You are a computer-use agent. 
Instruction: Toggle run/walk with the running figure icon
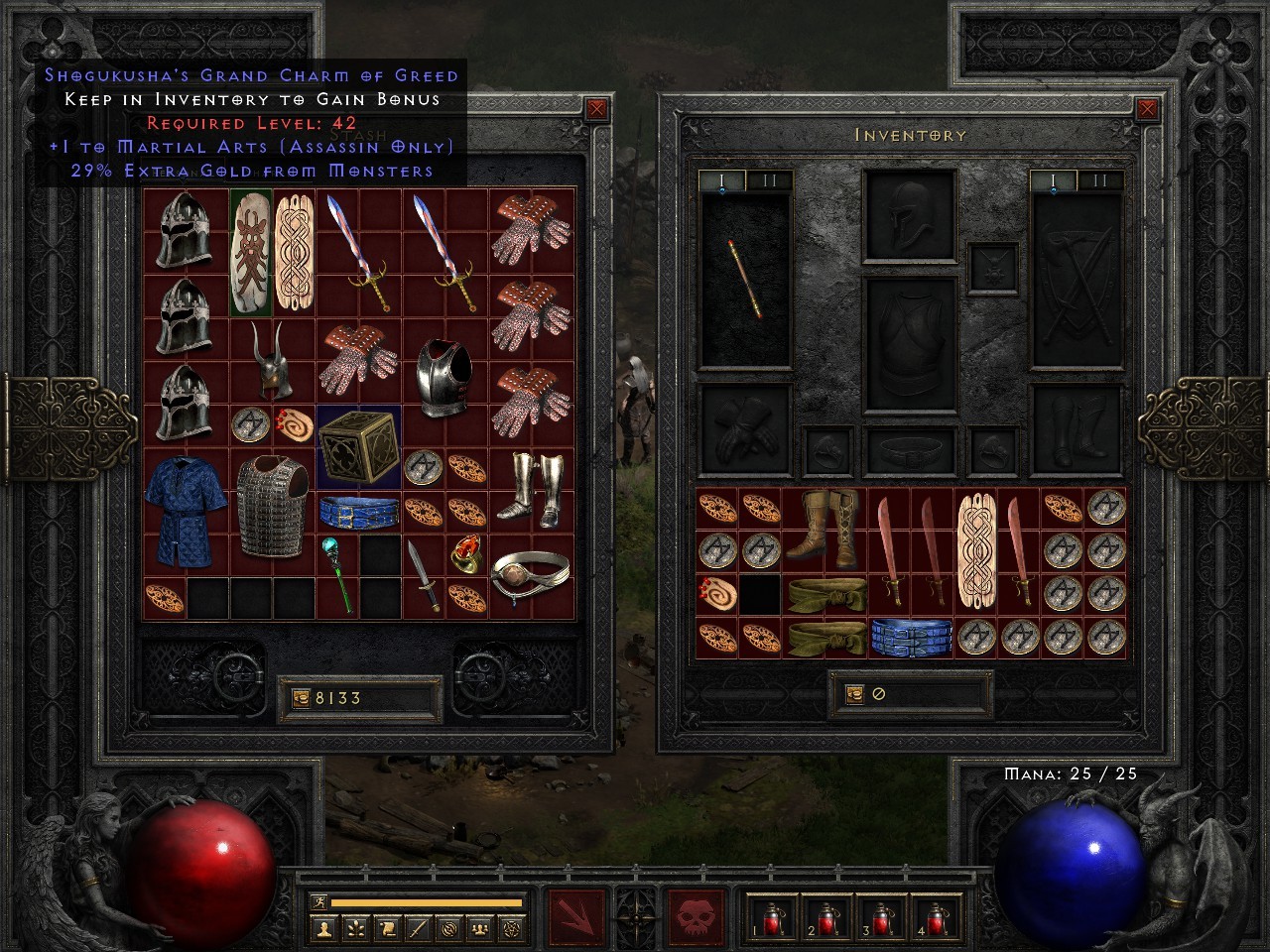pyautogui.click(x=318, y=901)
